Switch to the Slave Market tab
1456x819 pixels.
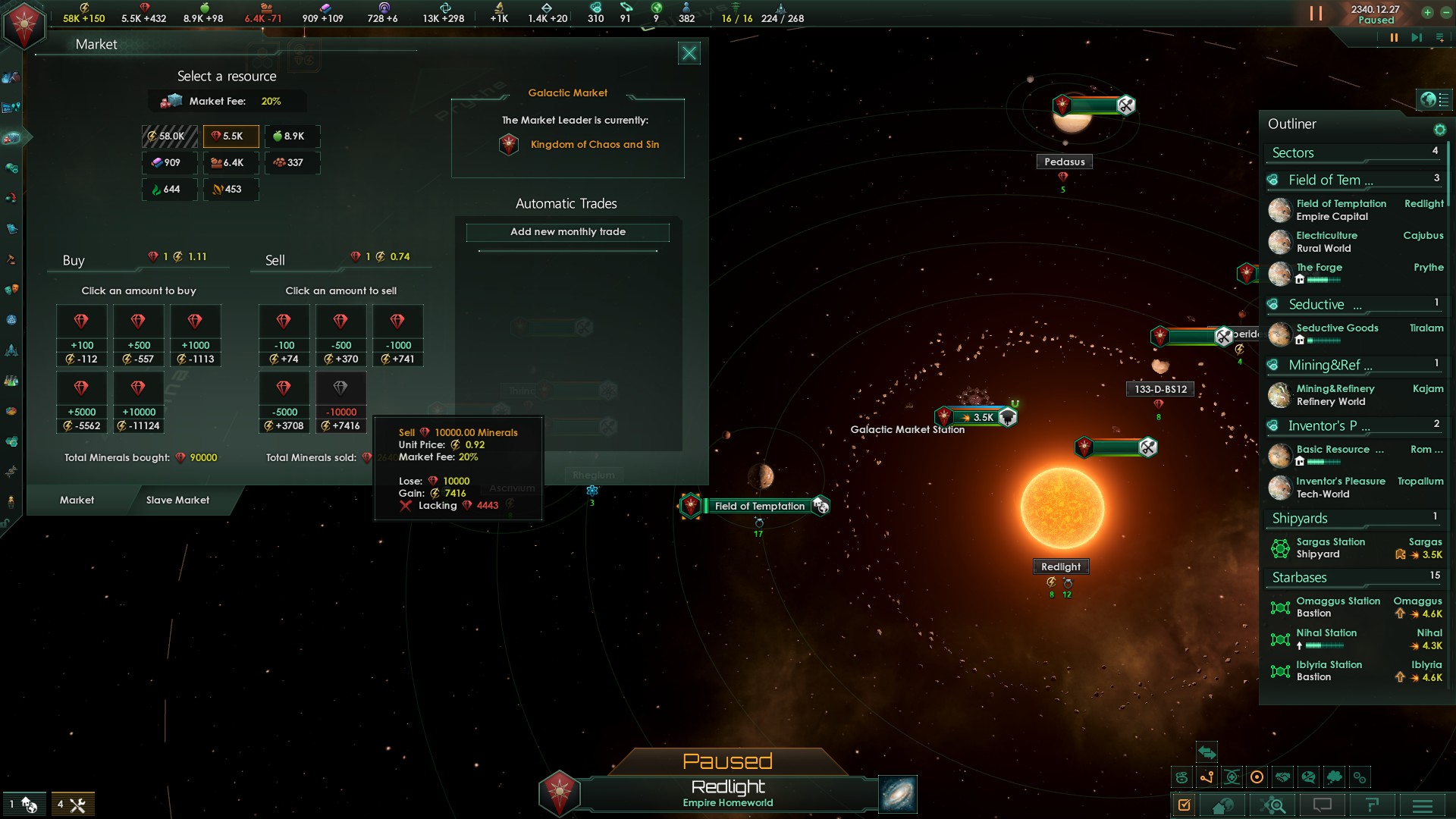(177, 500)
